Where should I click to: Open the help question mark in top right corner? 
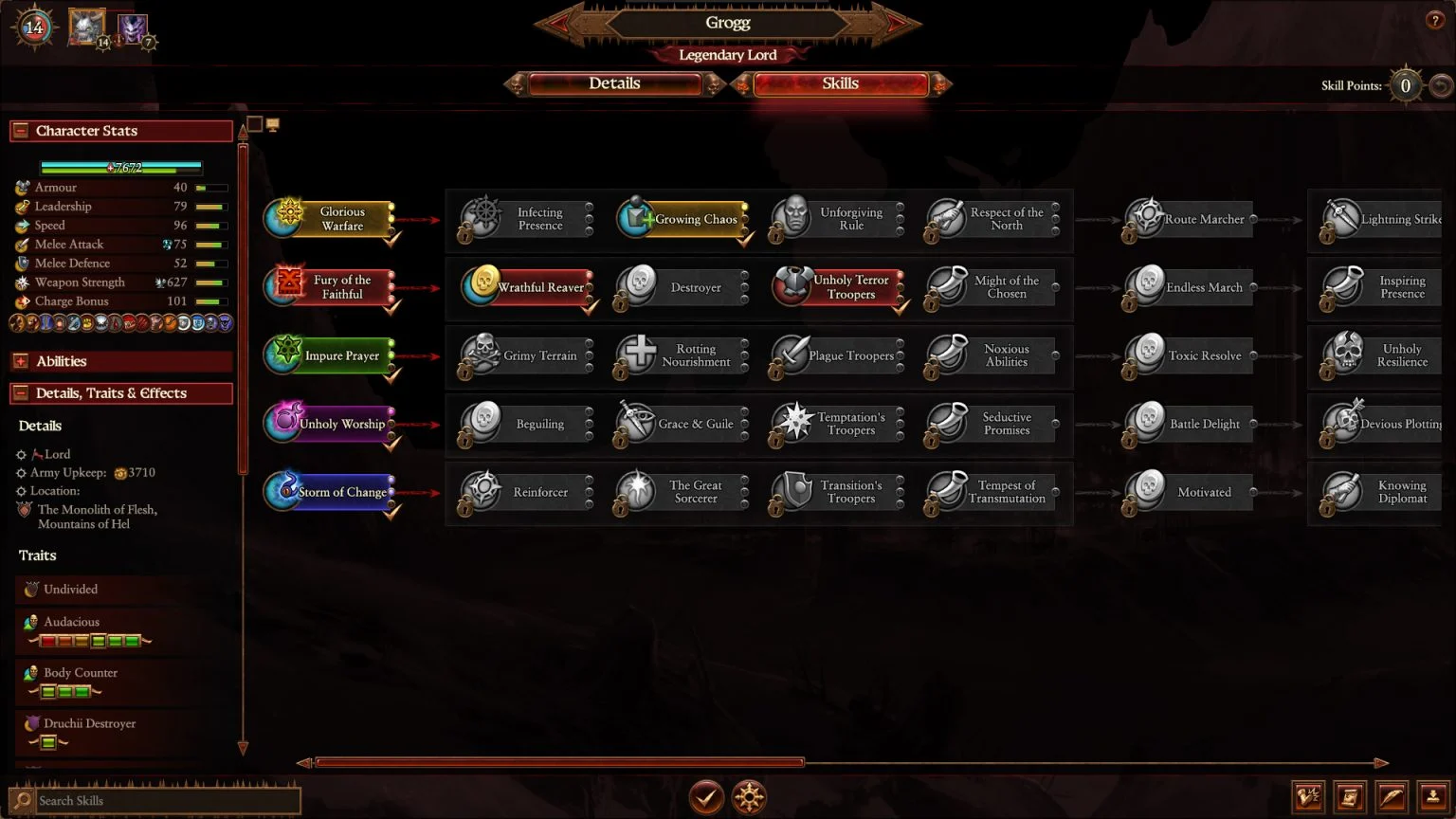click(x=1433, y=19)
